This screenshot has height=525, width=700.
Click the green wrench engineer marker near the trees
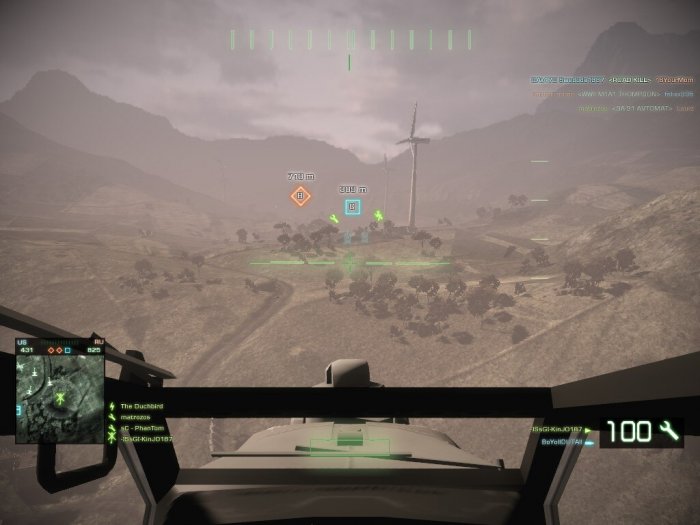coord(334,218)
